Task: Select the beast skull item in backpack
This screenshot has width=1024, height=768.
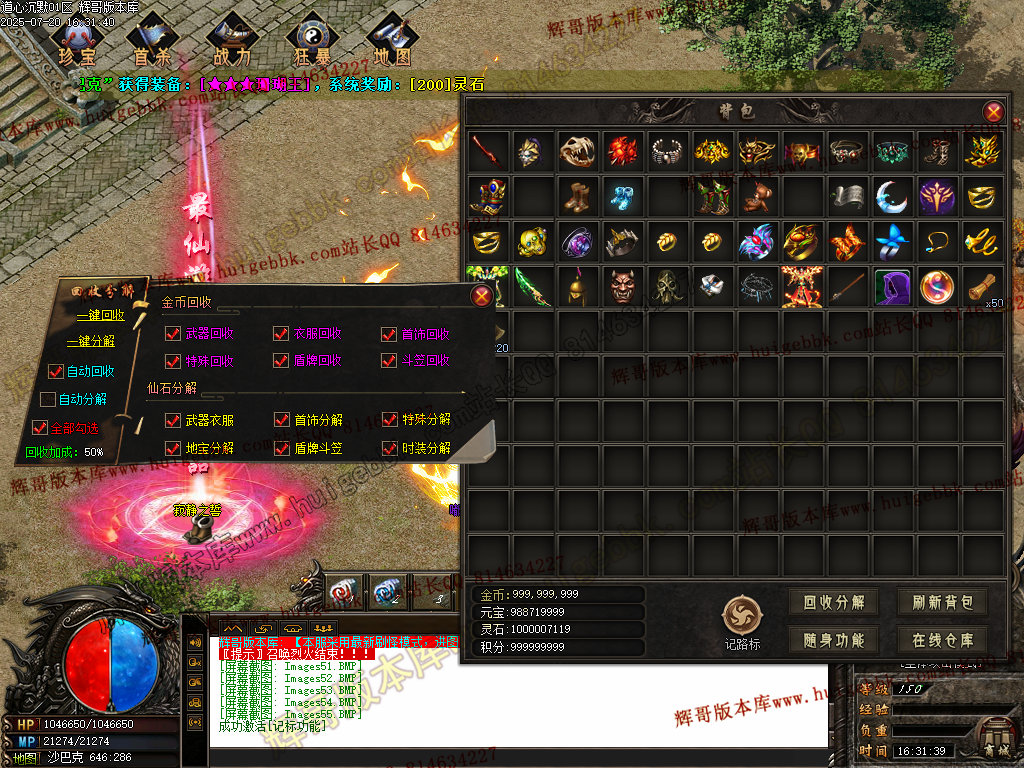Action: [578, 152]
